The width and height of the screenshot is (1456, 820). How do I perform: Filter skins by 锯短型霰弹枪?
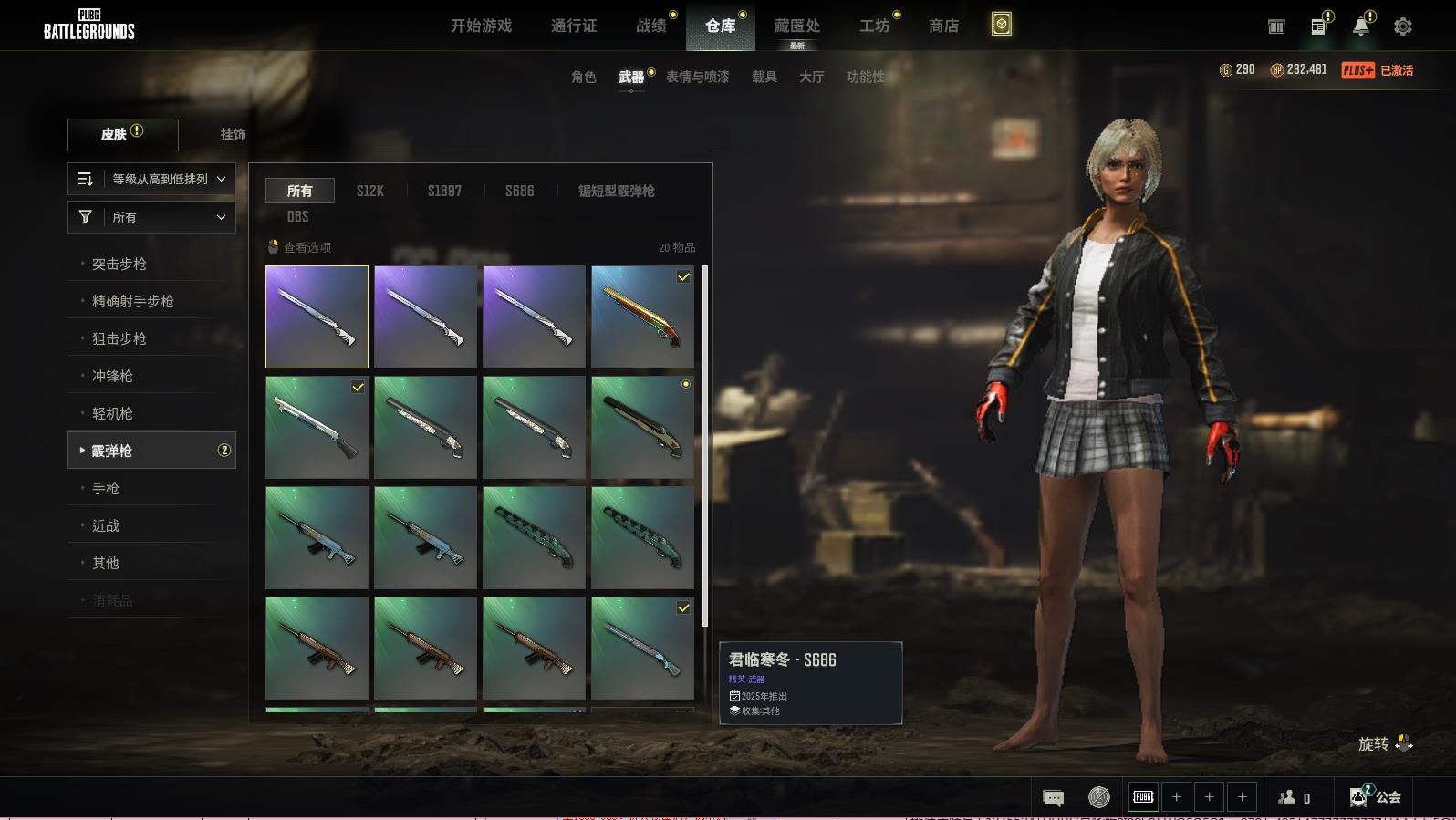point(616,191)
